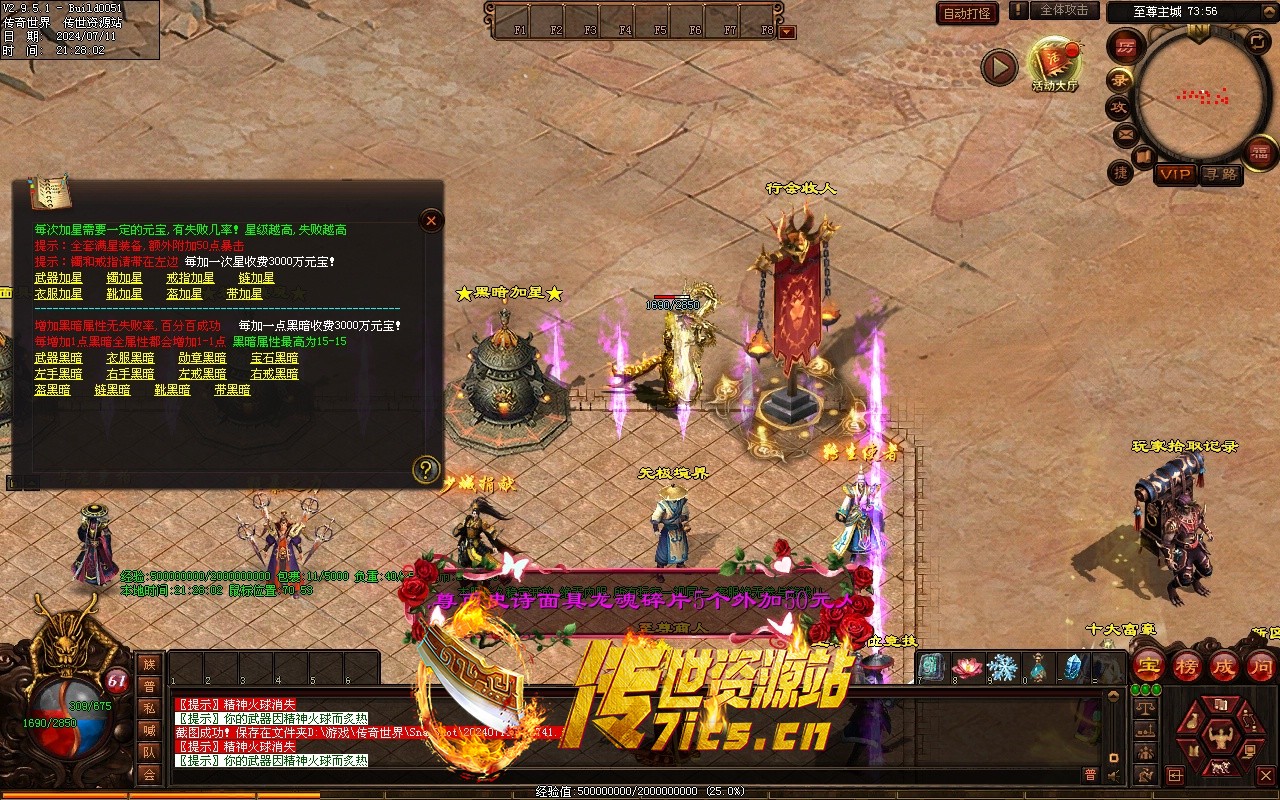1280x800 pixels.
Task: Toggle 自动打怪 auto-fight button
Action: [x=967, y=13]
